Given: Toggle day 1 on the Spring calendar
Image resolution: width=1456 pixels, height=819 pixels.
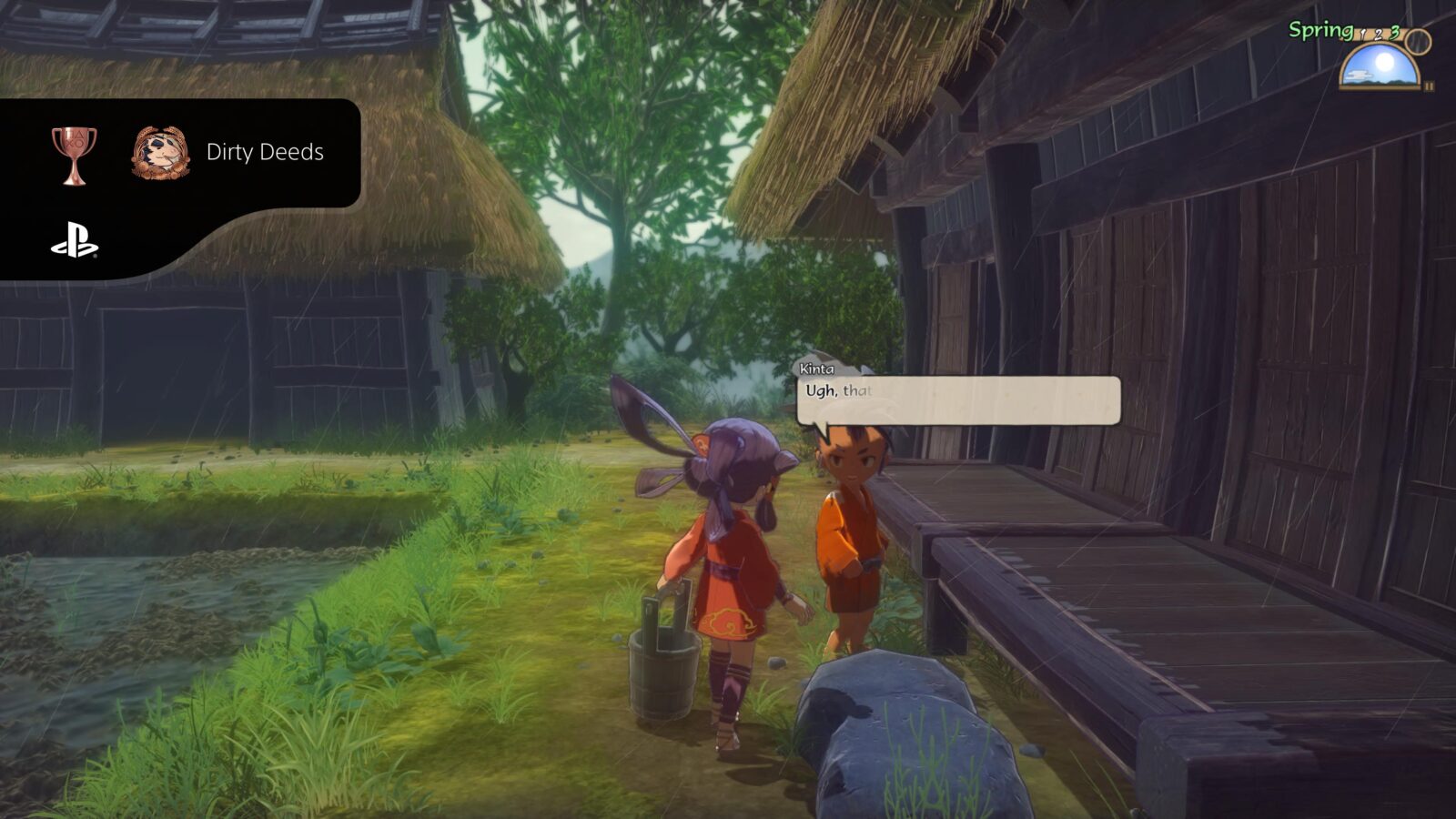Looking at the screenshot, I should coord(1363,35).
